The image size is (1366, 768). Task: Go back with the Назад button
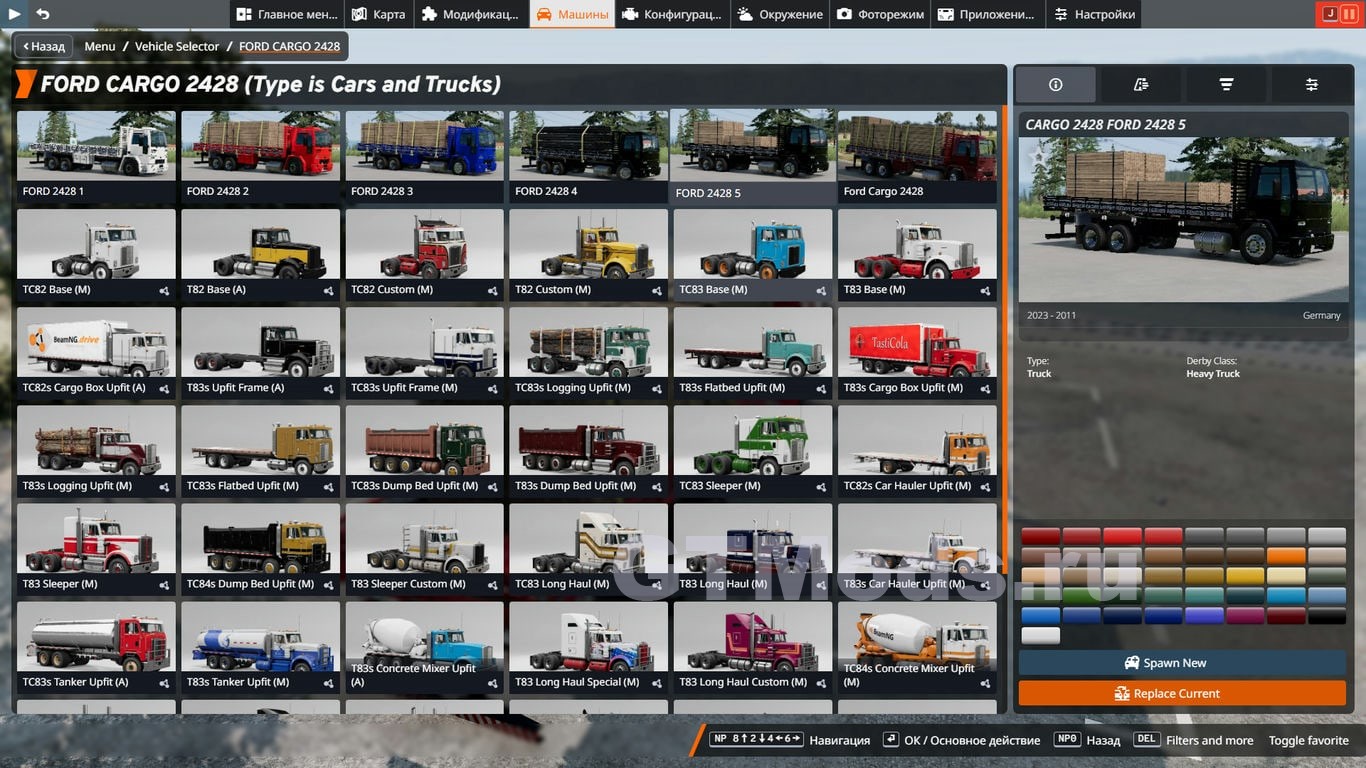pos(43,46)
